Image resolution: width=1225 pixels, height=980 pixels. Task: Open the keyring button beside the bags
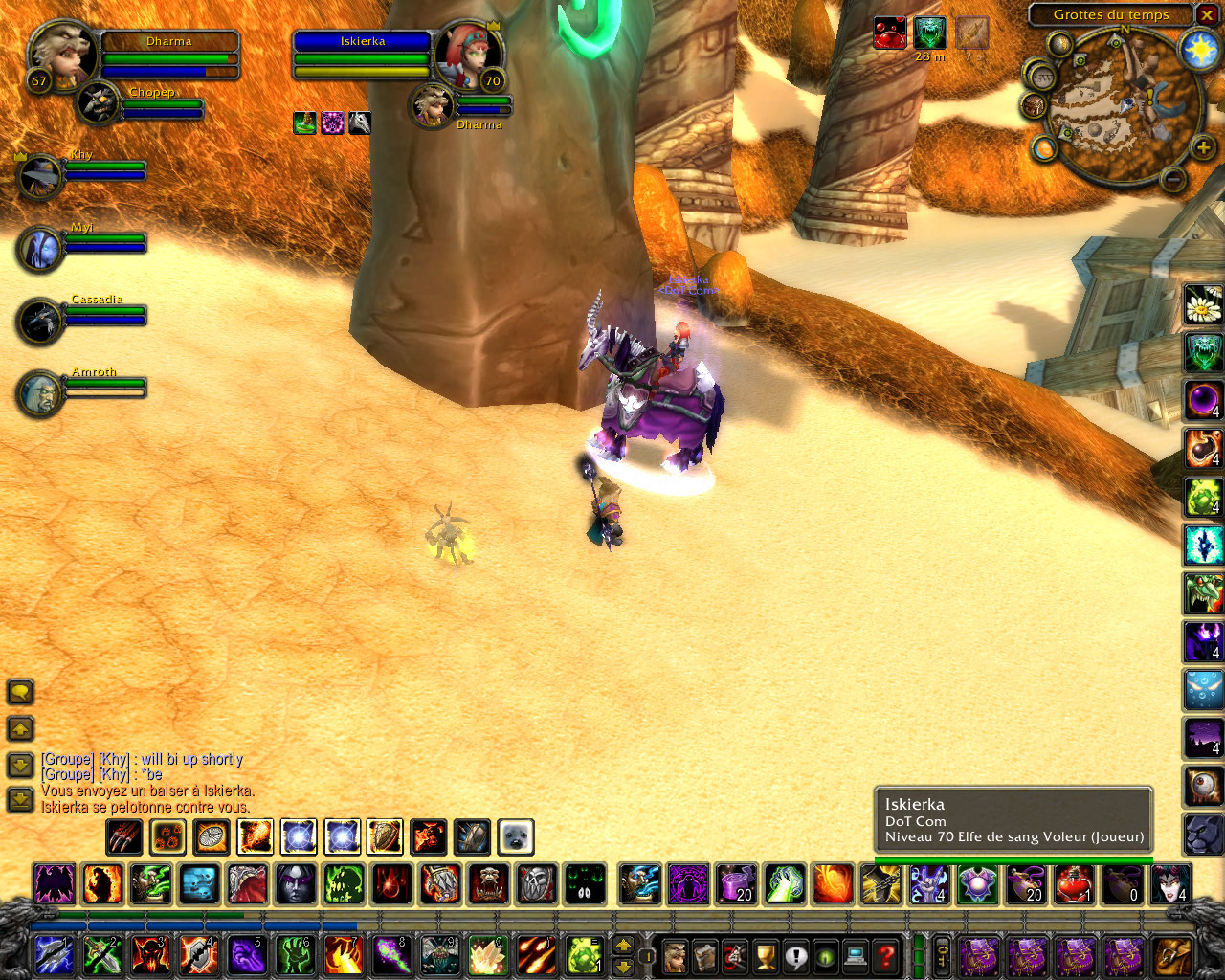(942, 955)
